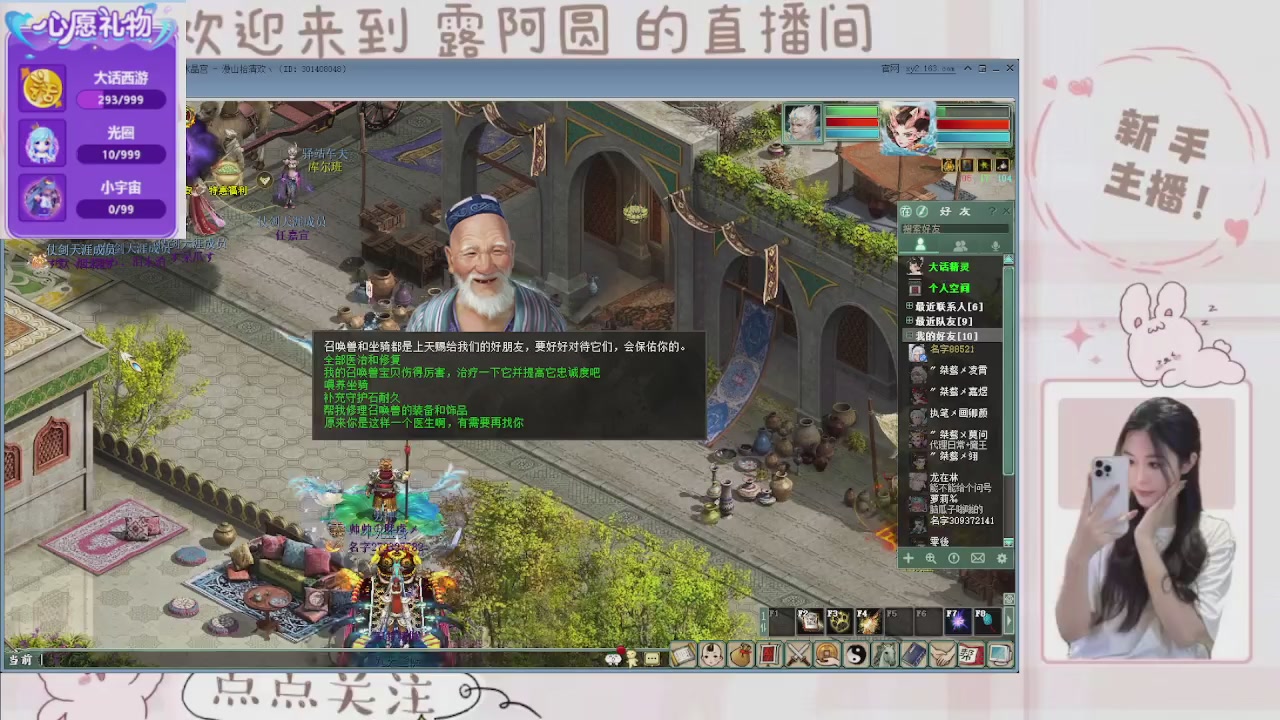This screenshot has width=1280, height=720.
Task: Open the 帮 guild icon on the toolbar
Action: point(968,657)
